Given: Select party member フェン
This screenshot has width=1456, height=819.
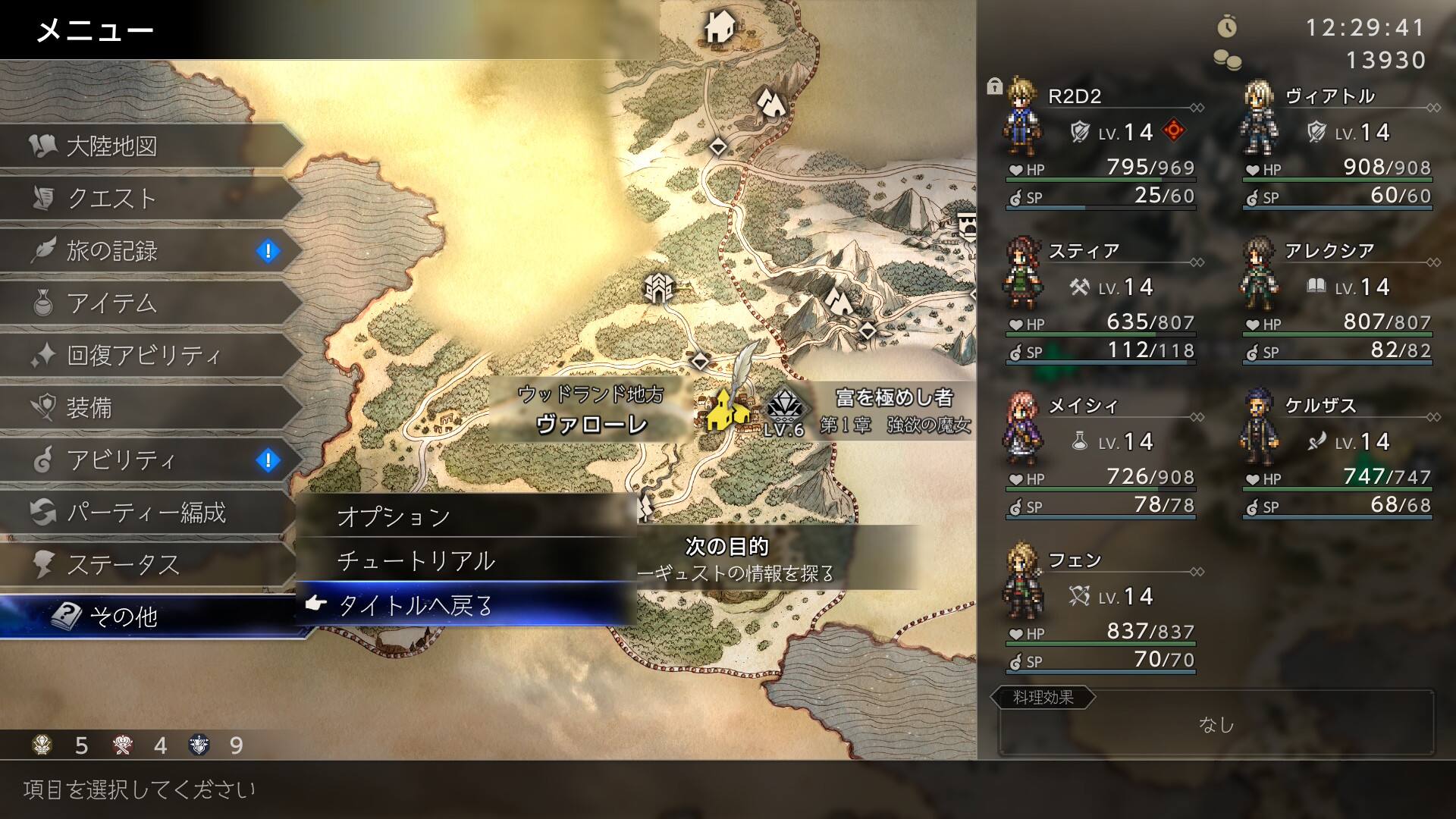Looking at the screenshot, I should [1100, 608].
